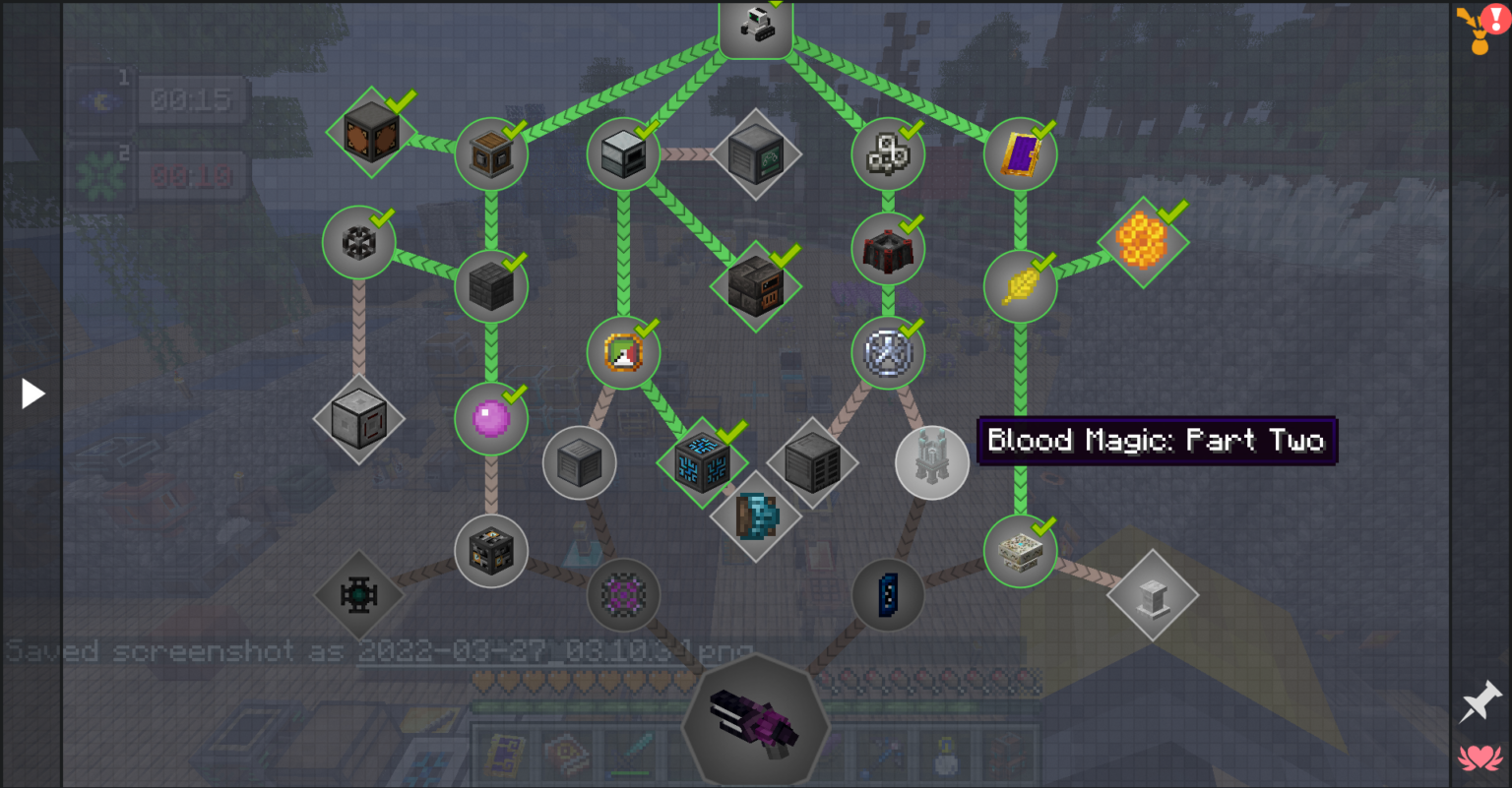Expand the chapter panel with the side arrow
The image size is (1512, 788).
coord(32,393)
